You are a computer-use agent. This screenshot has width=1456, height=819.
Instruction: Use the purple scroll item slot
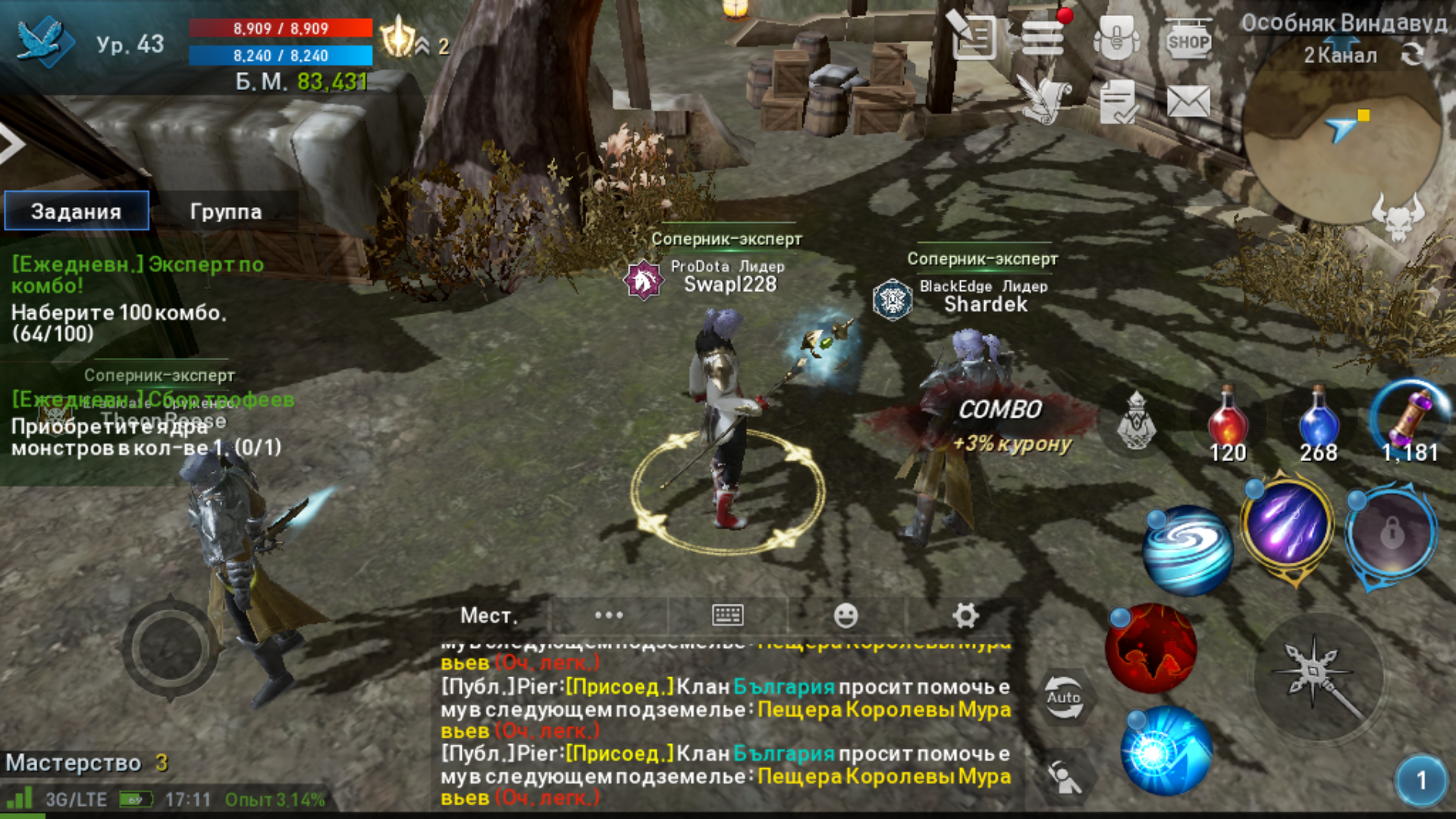(1409, 421)
